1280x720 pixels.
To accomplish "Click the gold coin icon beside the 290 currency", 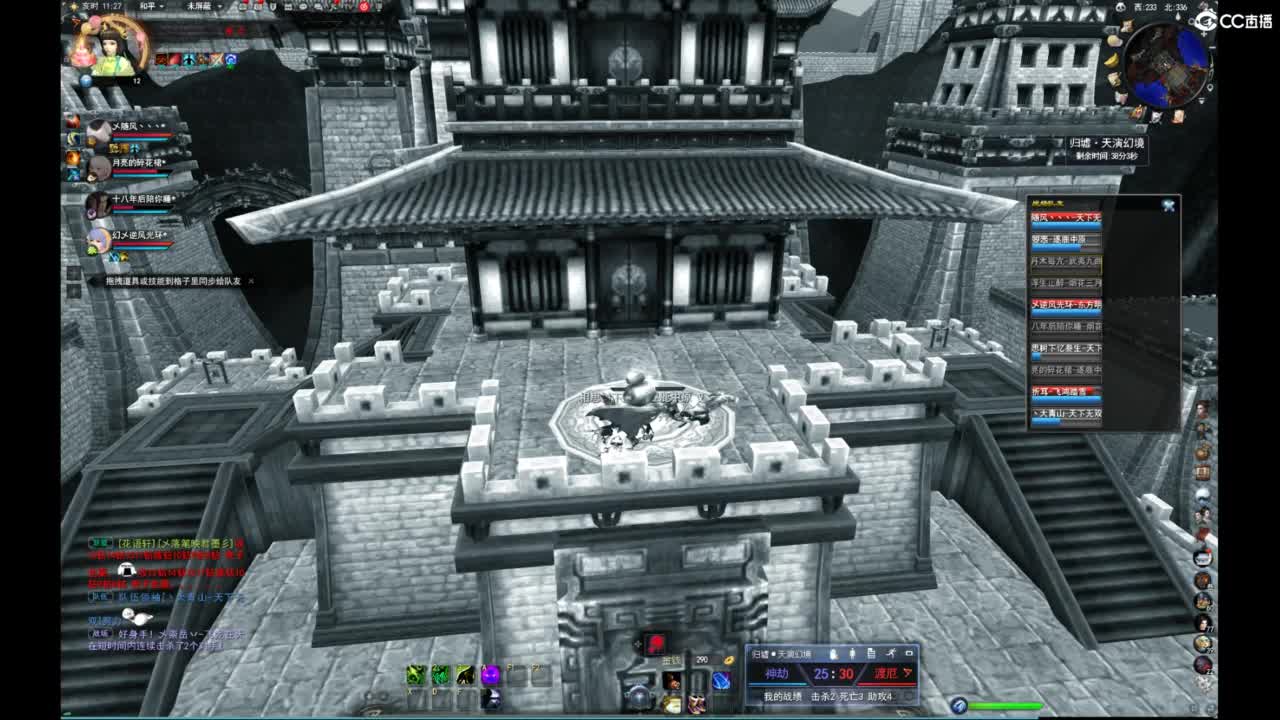I will click(x=728, y=661).
